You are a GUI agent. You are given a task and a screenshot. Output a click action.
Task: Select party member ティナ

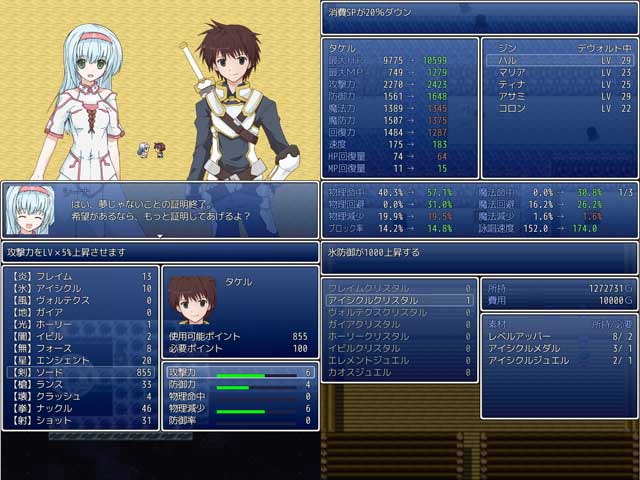[x=559, y=84]
